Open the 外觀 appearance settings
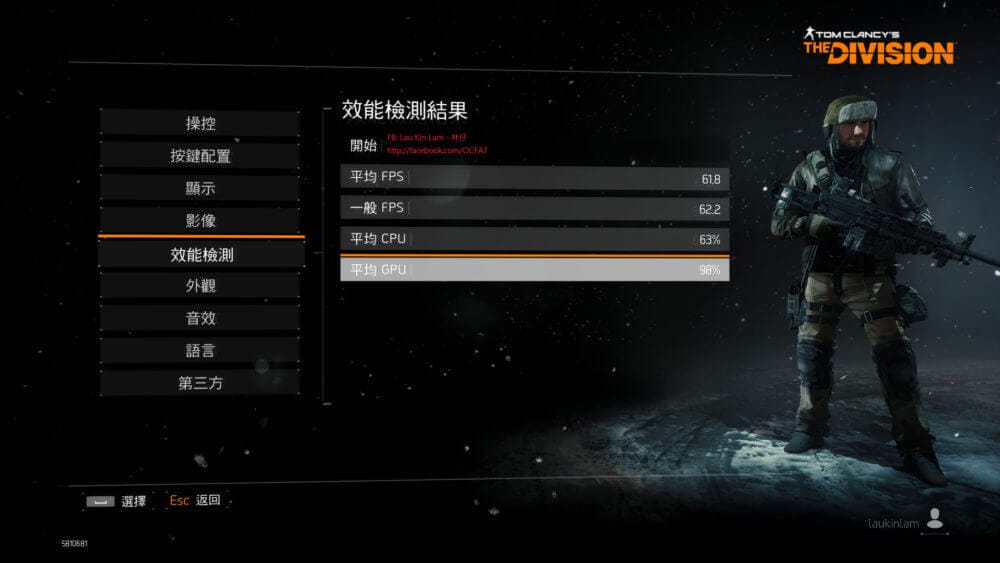This screenshot has height=563, width=1000. [x=200, y=286]
